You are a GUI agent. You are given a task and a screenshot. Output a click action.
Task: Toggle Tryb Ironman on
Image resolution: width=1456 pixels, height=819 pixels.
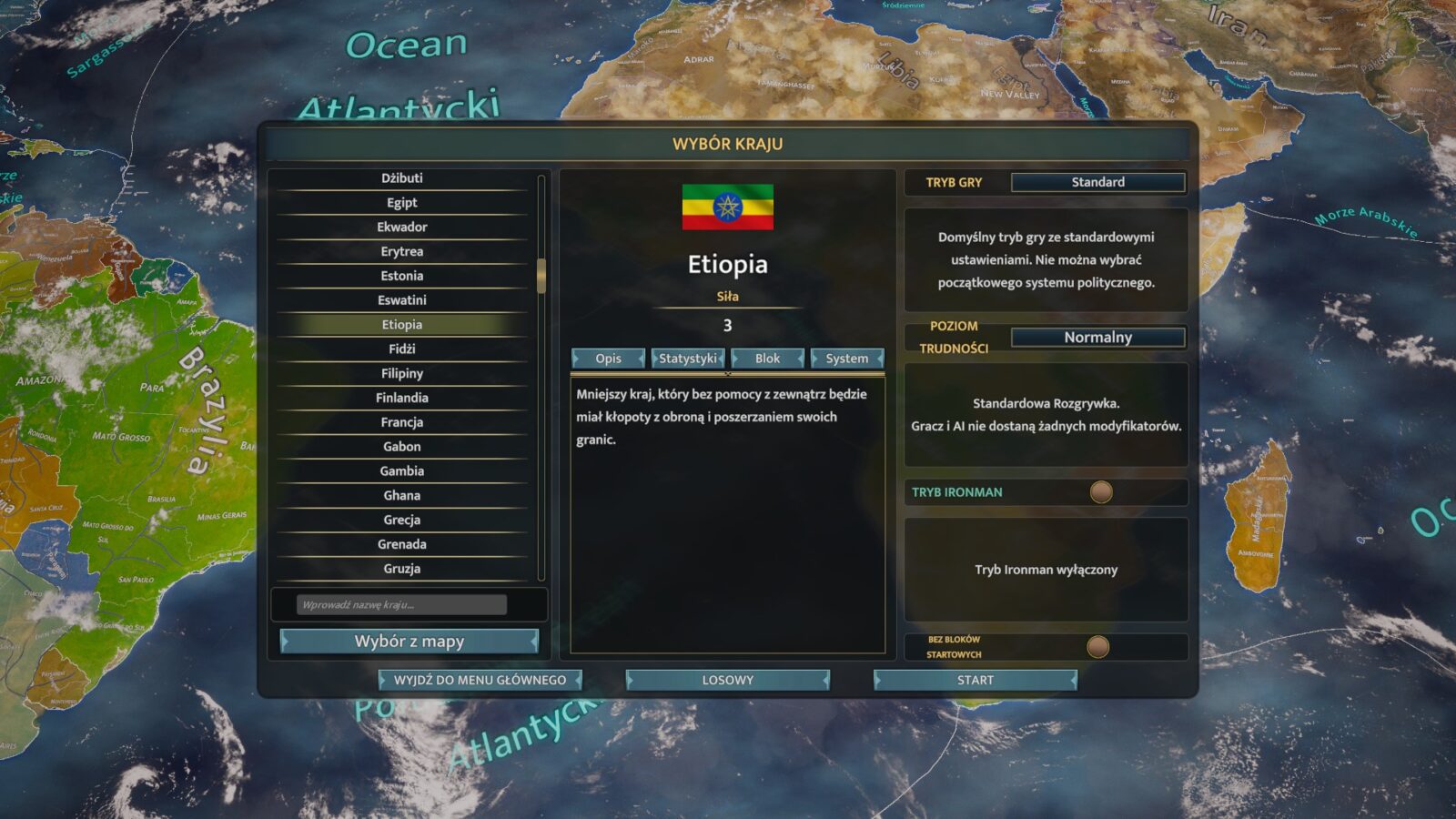point(1101,492)
